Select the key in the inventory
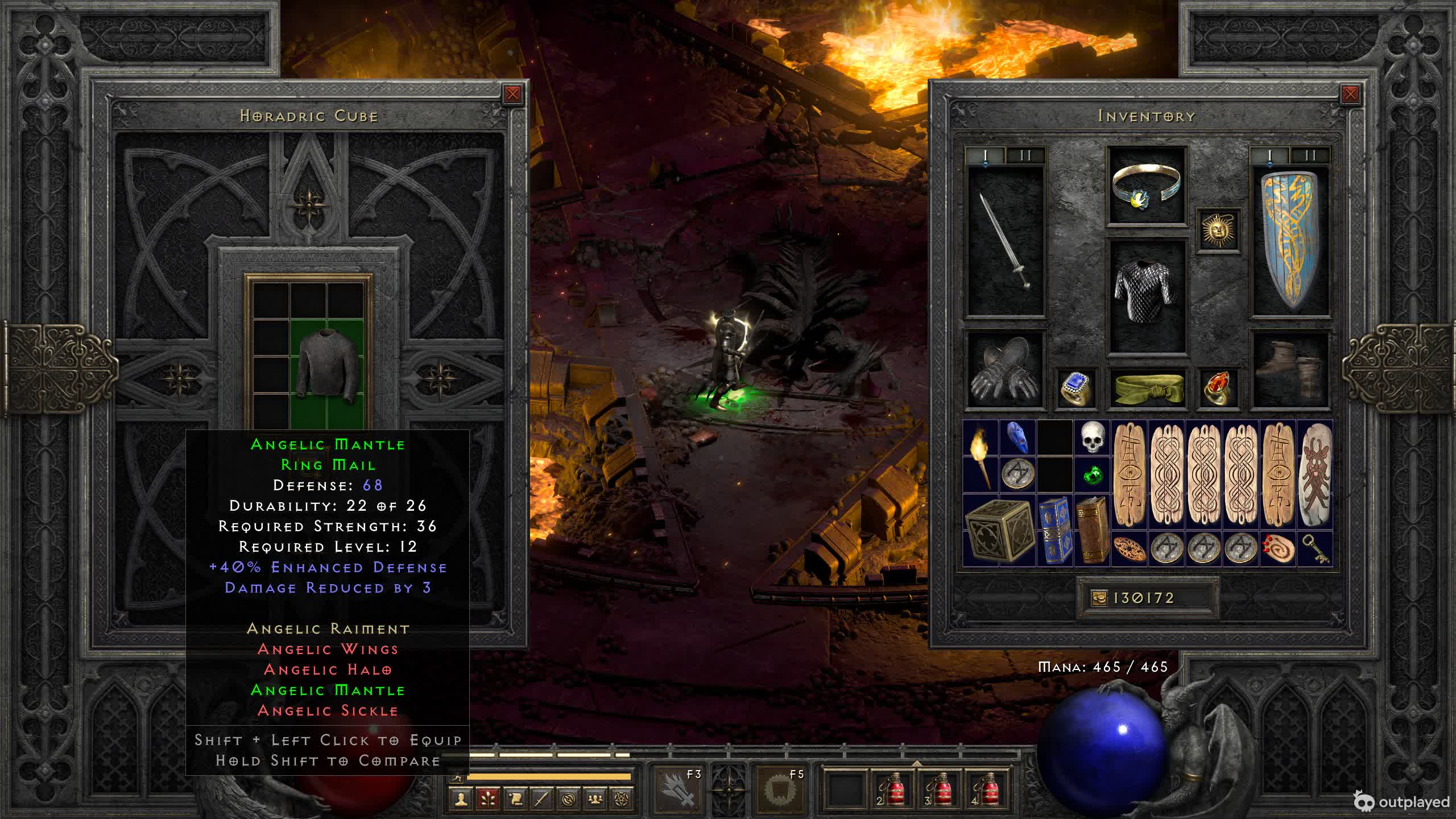1456x819 pixels. pos(1315,548)
